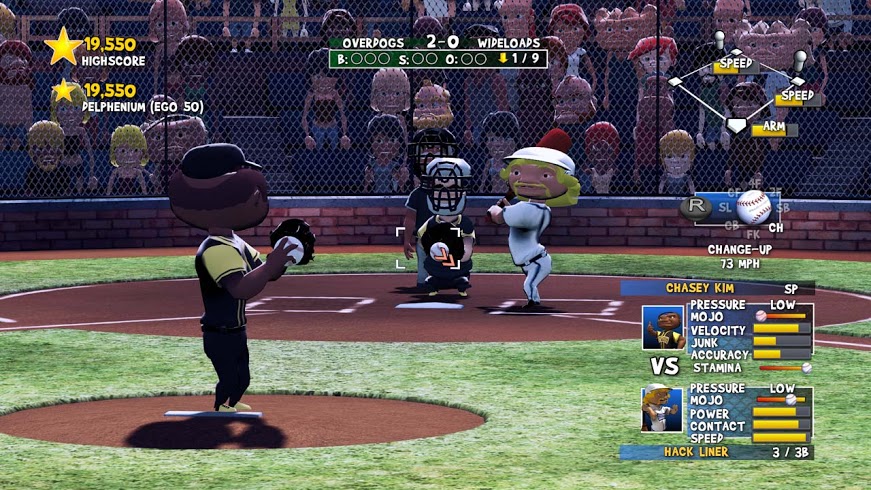The height and width of the screenshot is (490, 871).
Task: Select home plate on the field diamond
Action: pos(736,125)
